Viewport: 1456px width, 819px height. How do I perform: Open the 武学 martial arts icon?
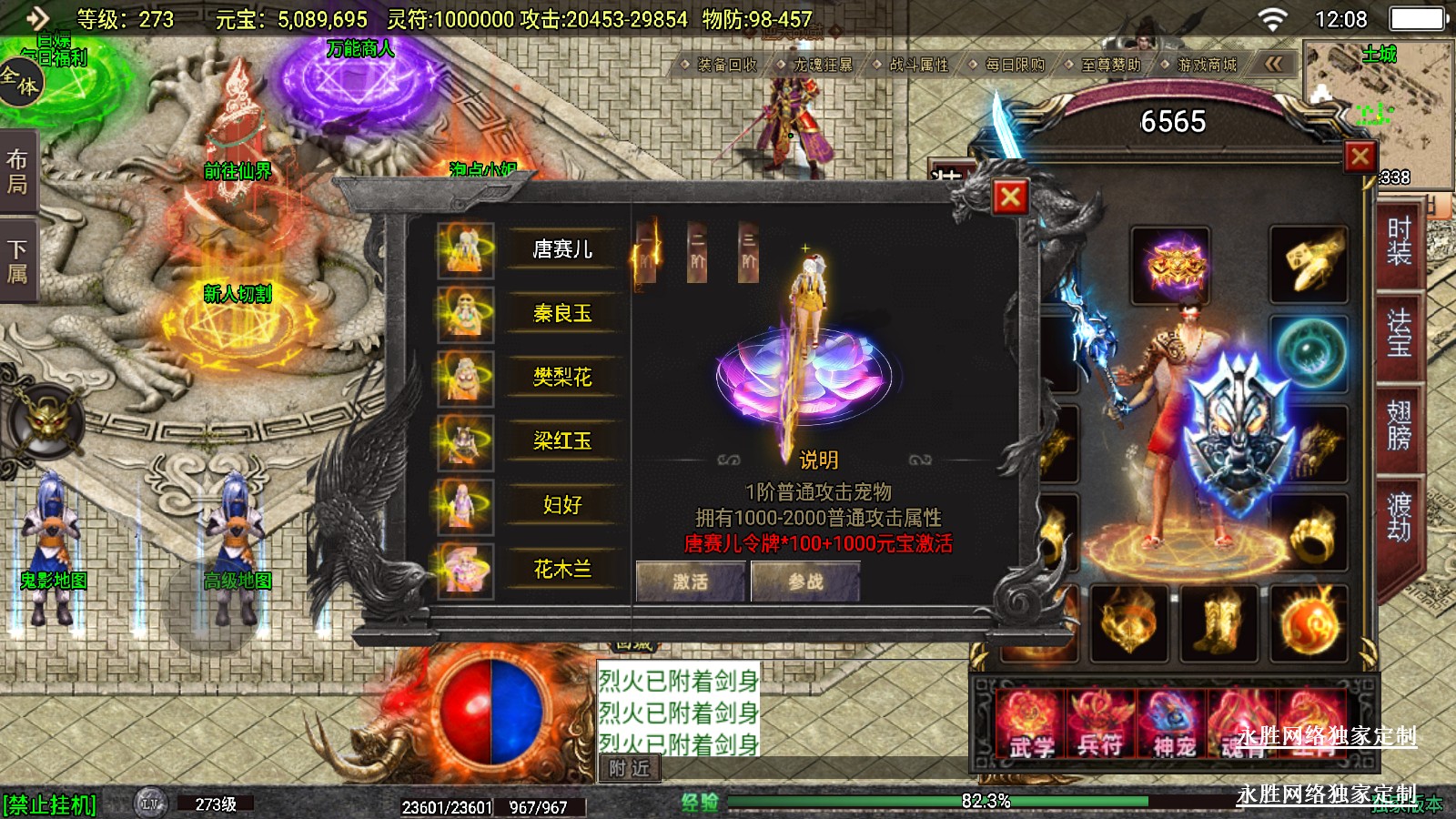[x=1031, y=723]
